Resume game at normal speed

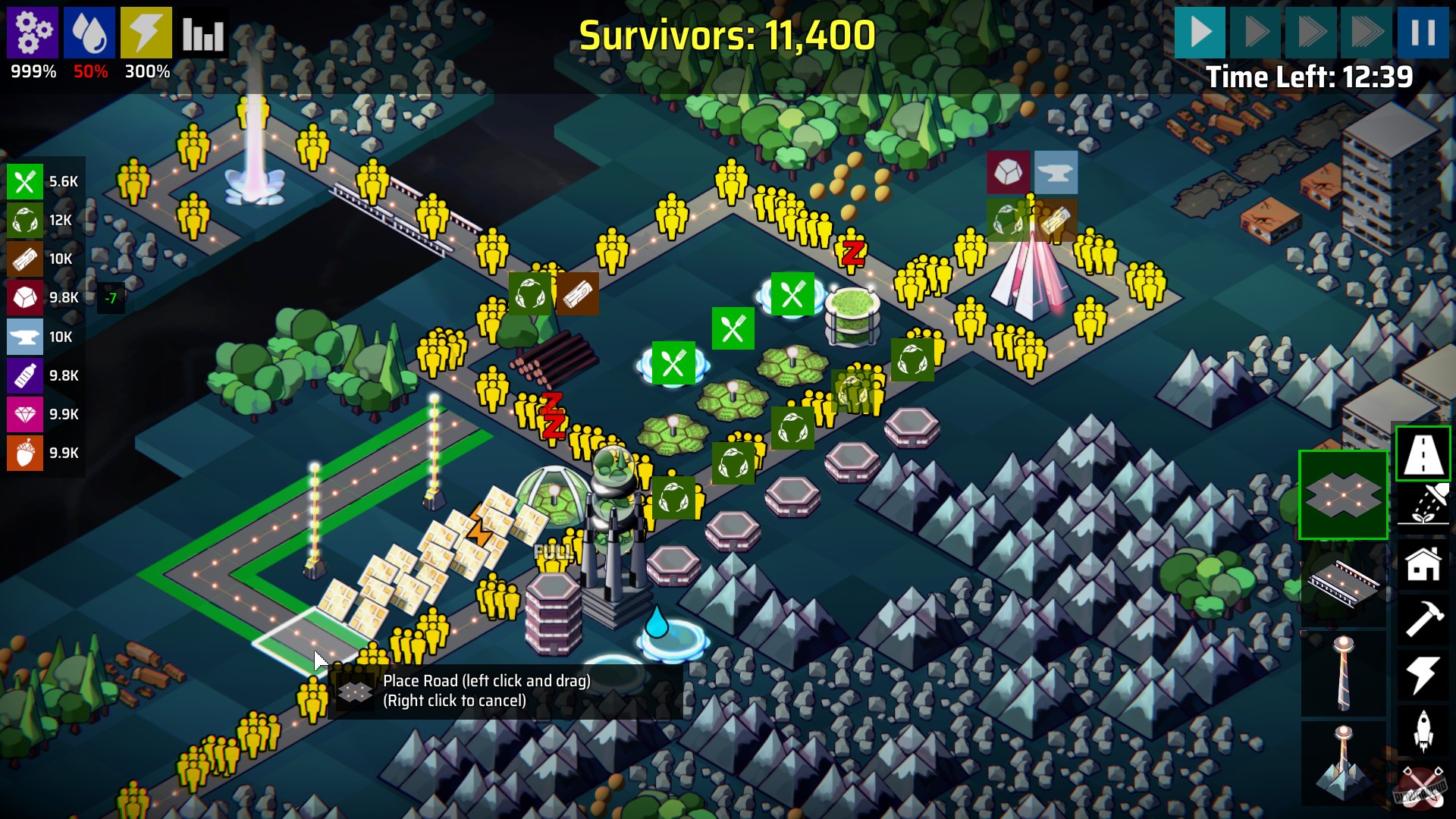point(1200,33)
